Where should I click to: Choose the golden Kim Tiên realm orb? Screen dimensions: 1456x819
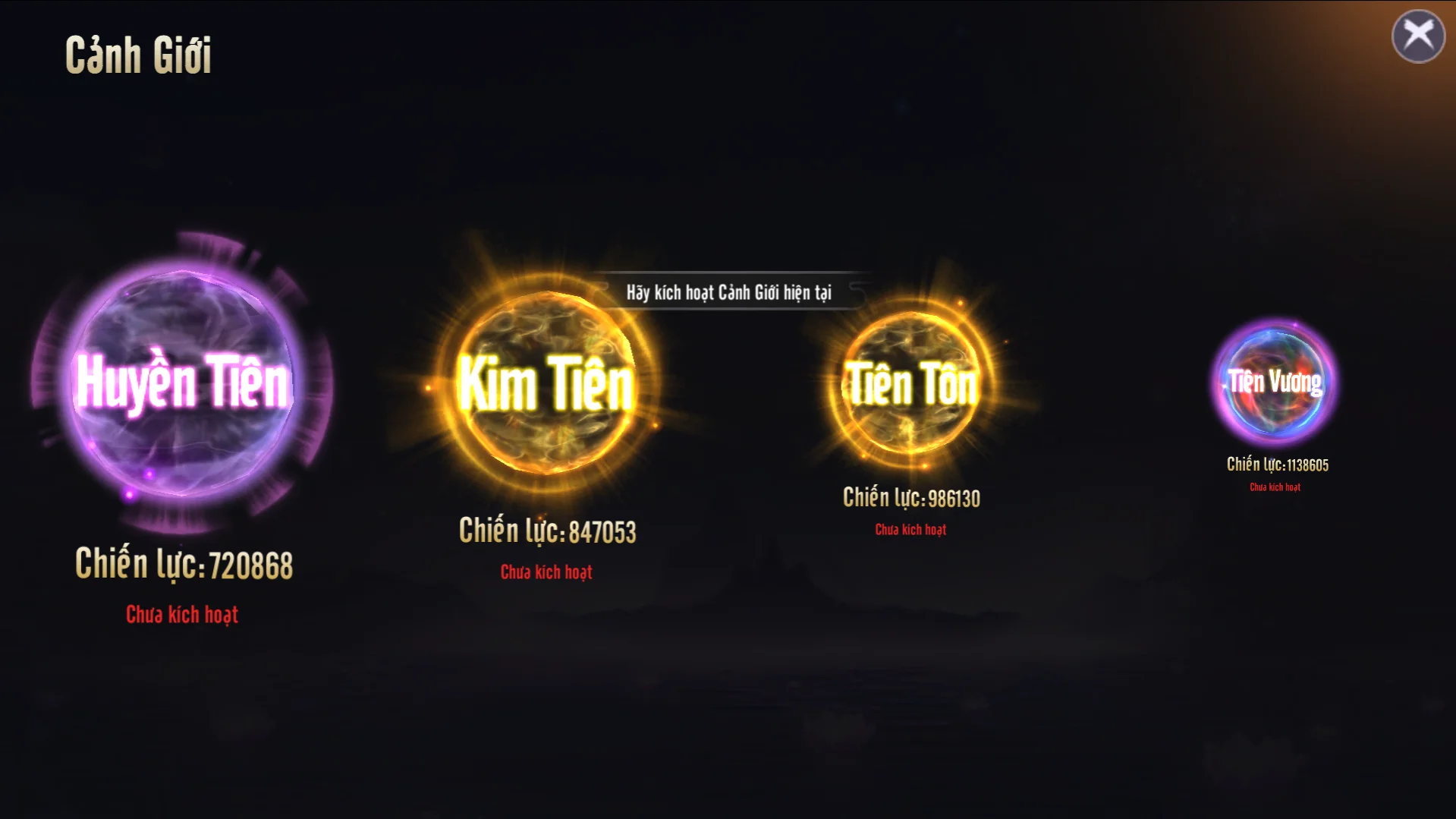tap(546, 383)
